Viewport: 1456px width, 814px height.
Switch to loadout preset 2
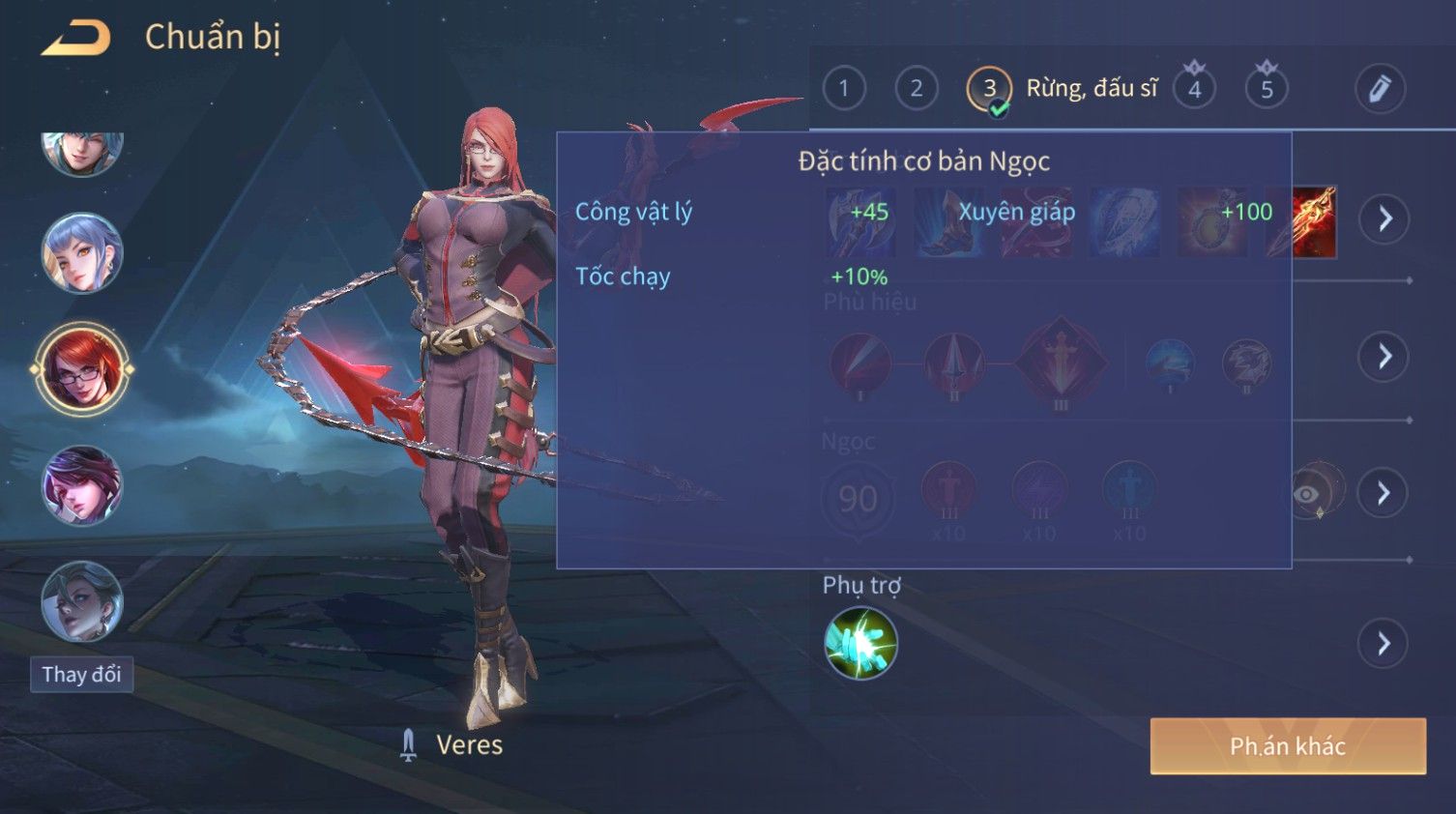click(916, 89)
